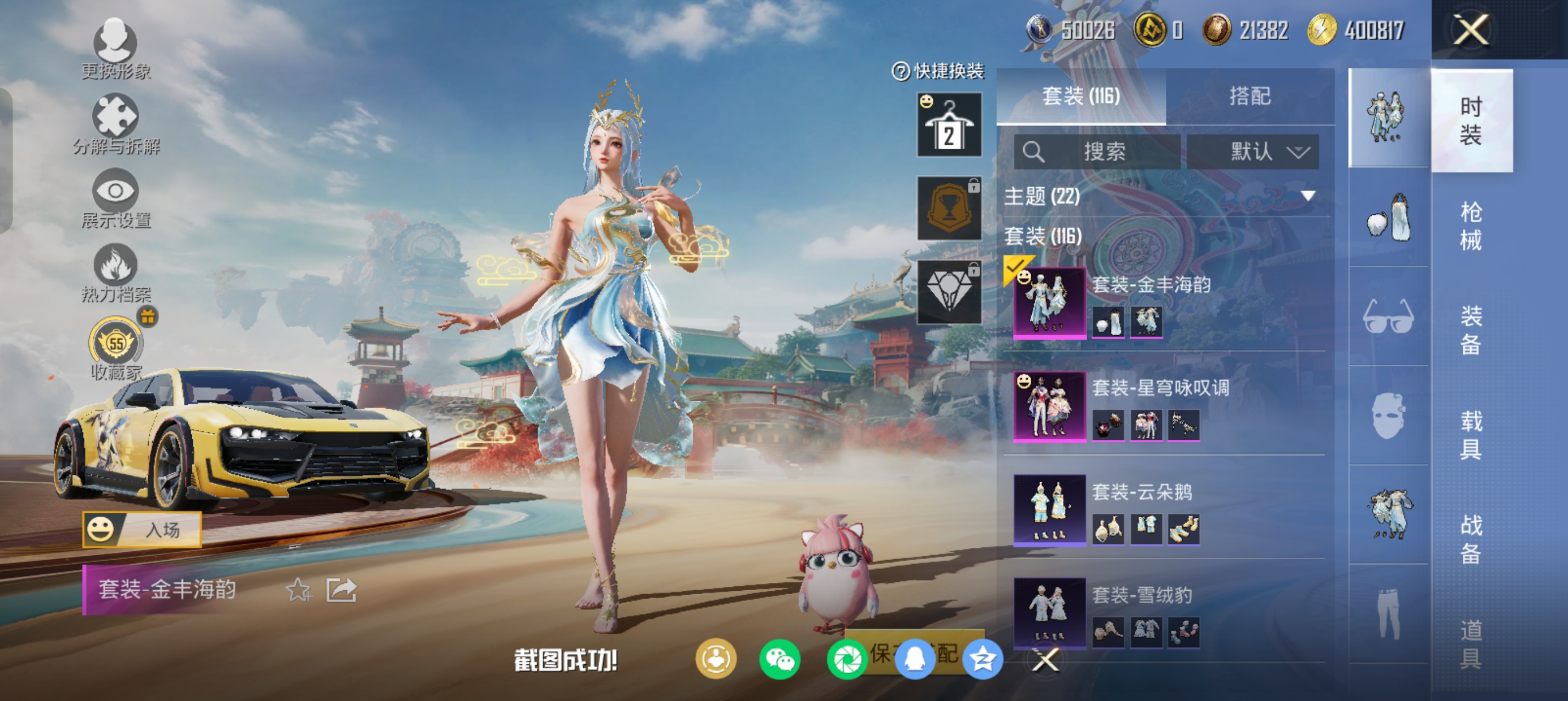Open quick-change wardrobe slot 2

pos(949,125)
